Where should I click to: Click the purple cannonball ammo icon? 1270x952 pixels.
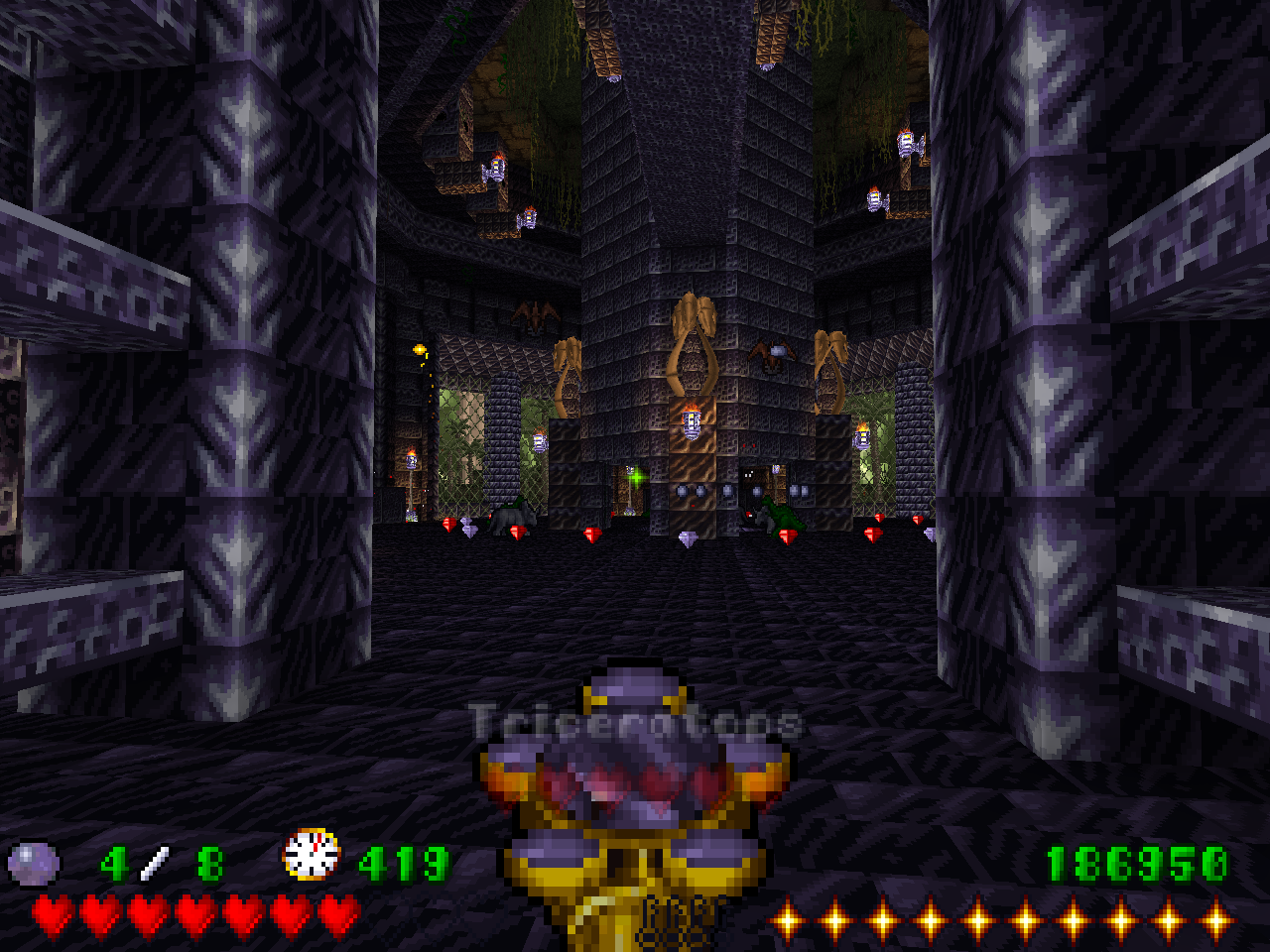tap(33, 859)
